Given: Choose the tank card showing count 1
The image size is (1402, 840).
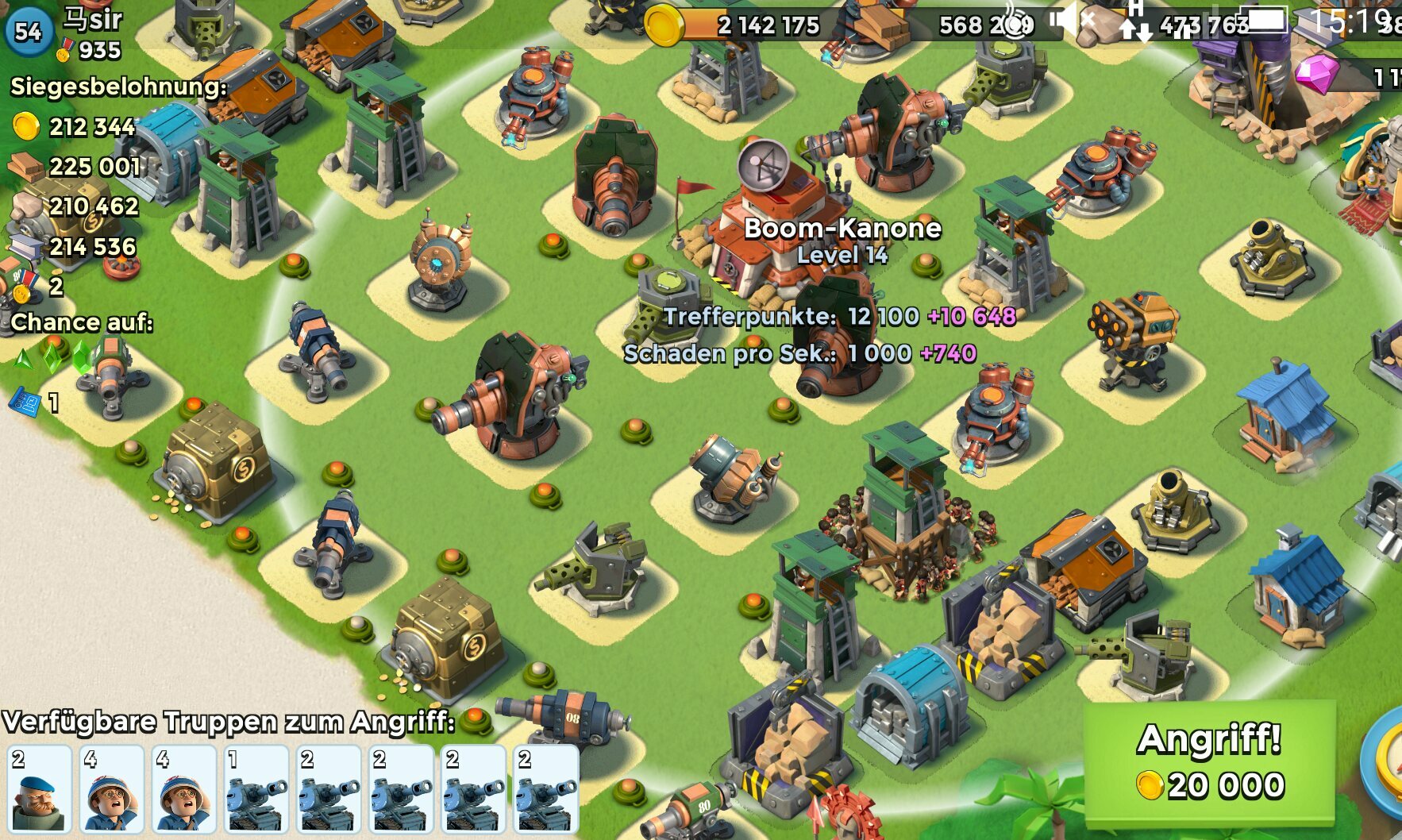Looking at the screenshot, I should (x=256, y=789).
